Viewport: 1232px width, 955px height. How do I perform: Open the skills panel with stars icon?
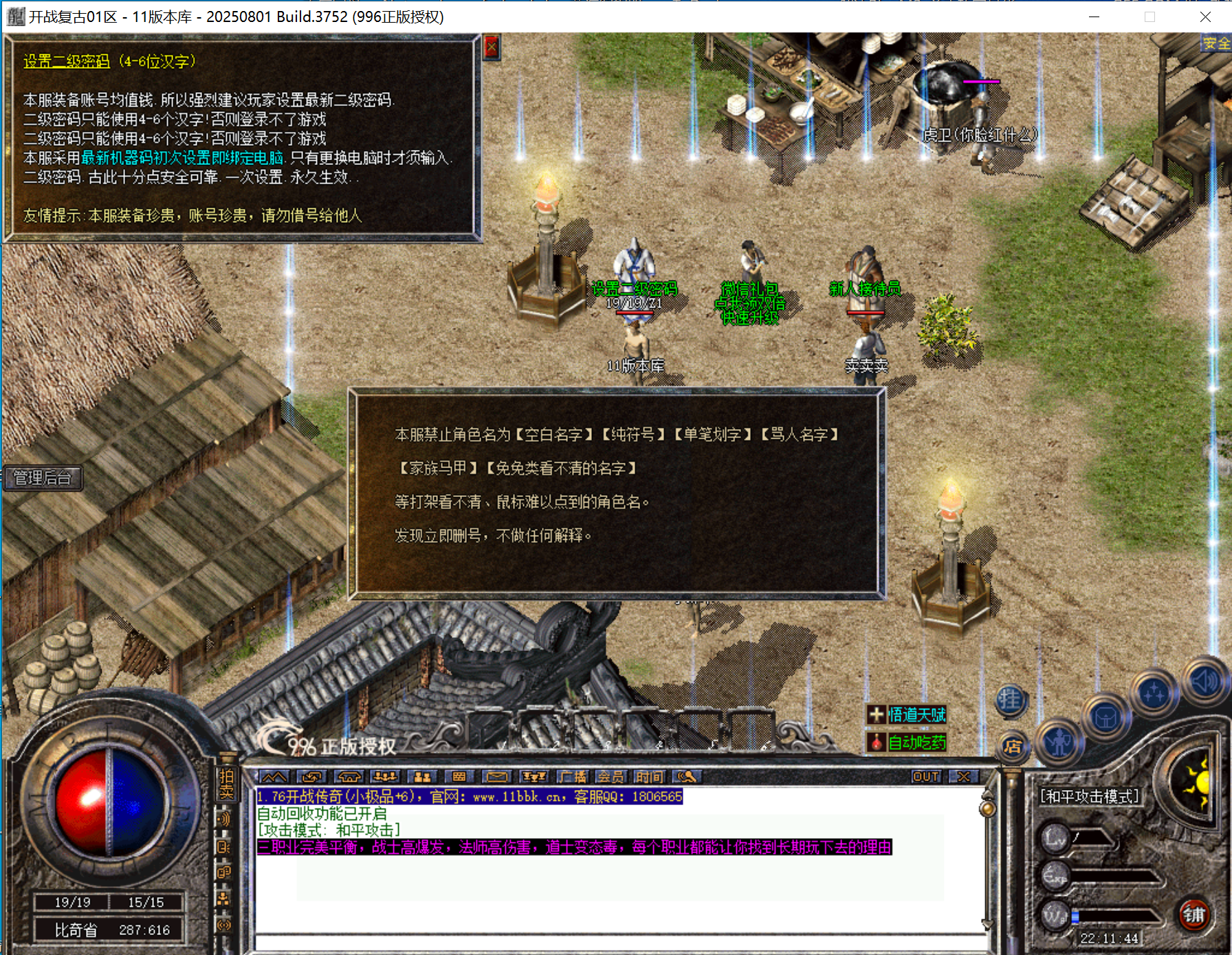click(1154, 694)
